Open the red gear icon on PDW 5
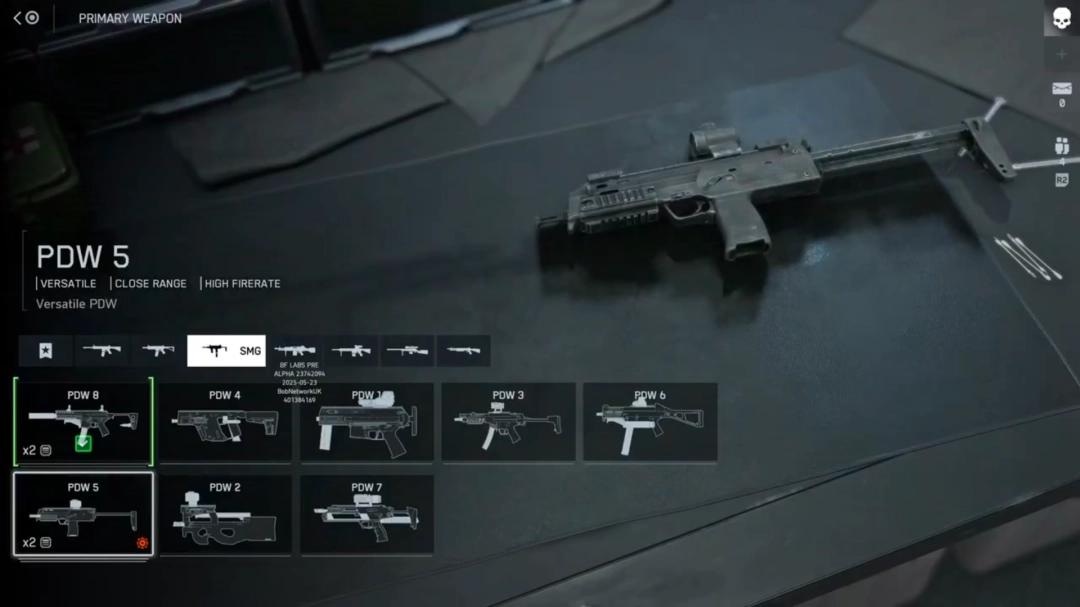This screenshot has width=1080, height=607. pyautogui.click(x=142, y=543)
